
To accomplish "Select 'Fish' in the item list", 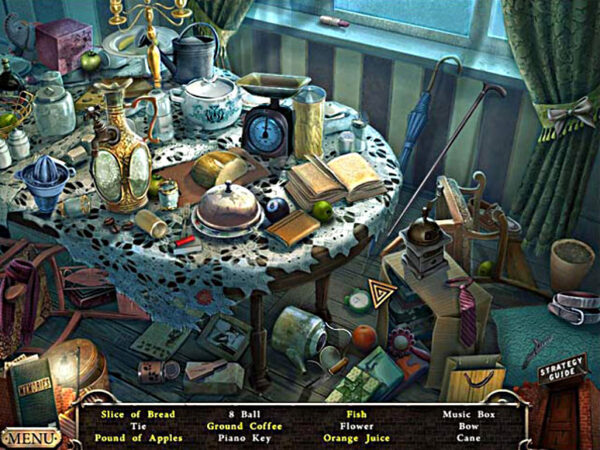I will pos(357,414).
